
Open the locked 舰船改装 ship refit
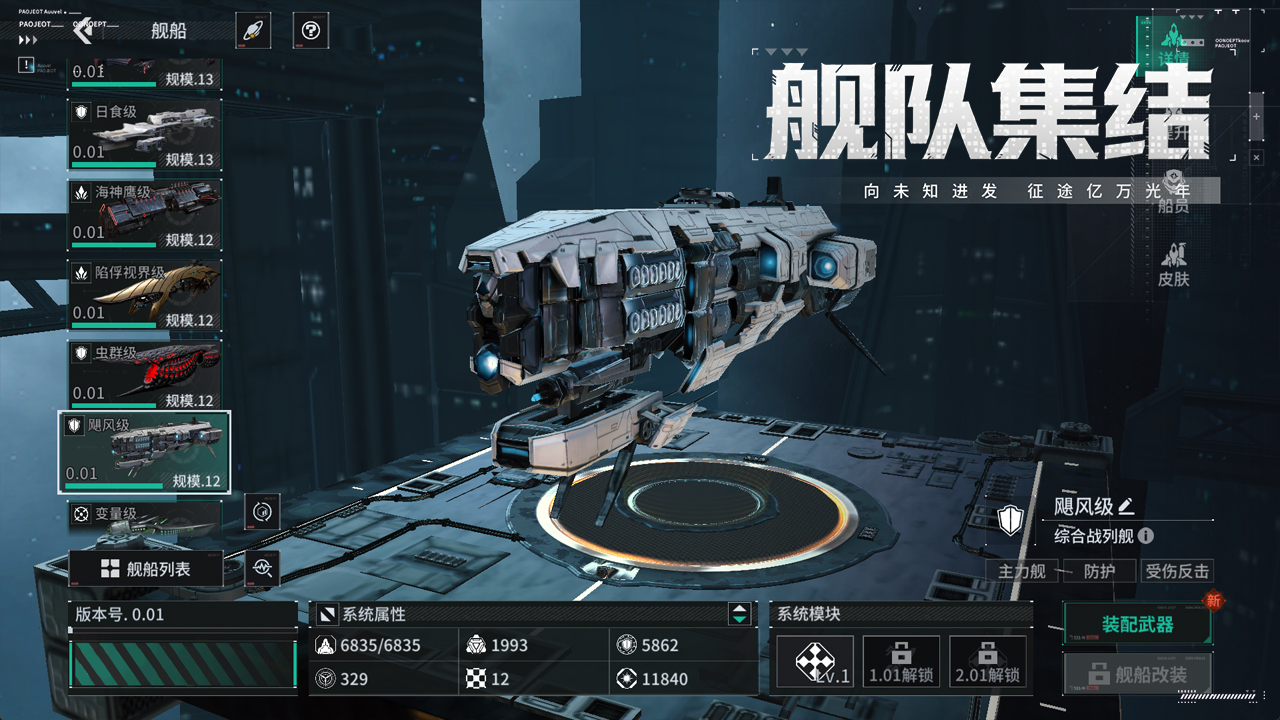[x=1137, y=674]
